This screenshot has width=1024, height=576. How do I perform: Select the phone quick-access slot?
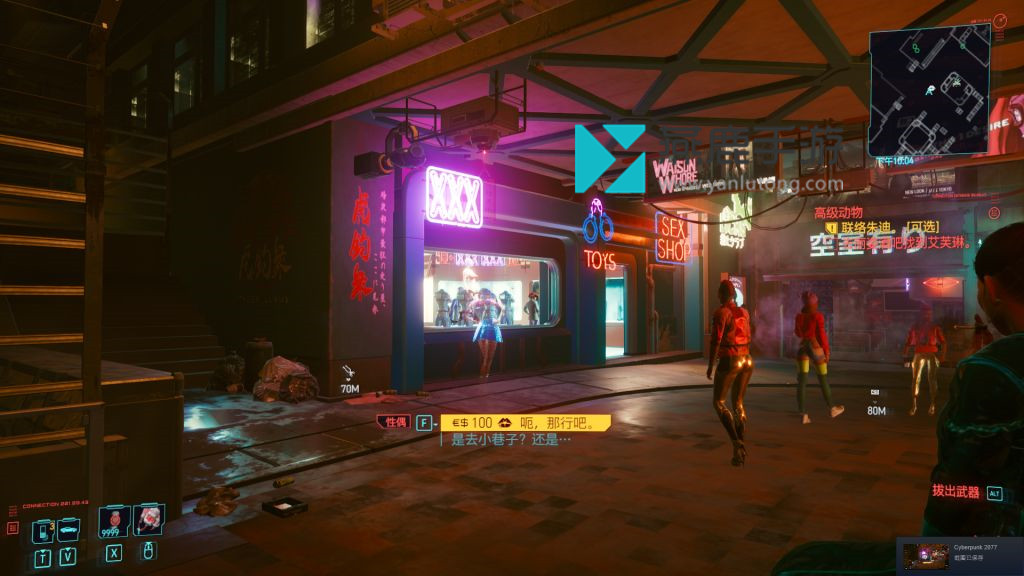coord(42,529)
